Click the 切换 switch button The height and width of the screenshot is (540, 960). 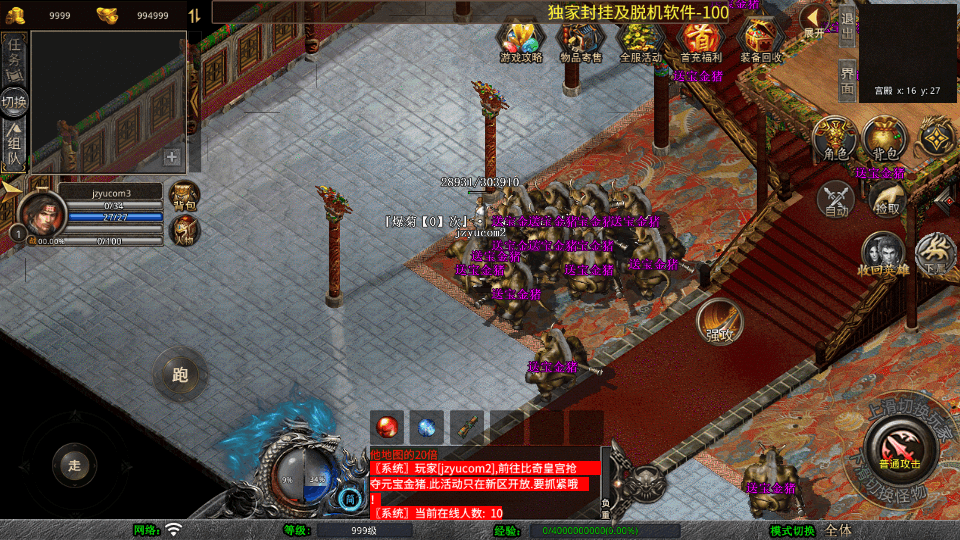(x=14, y=102)
